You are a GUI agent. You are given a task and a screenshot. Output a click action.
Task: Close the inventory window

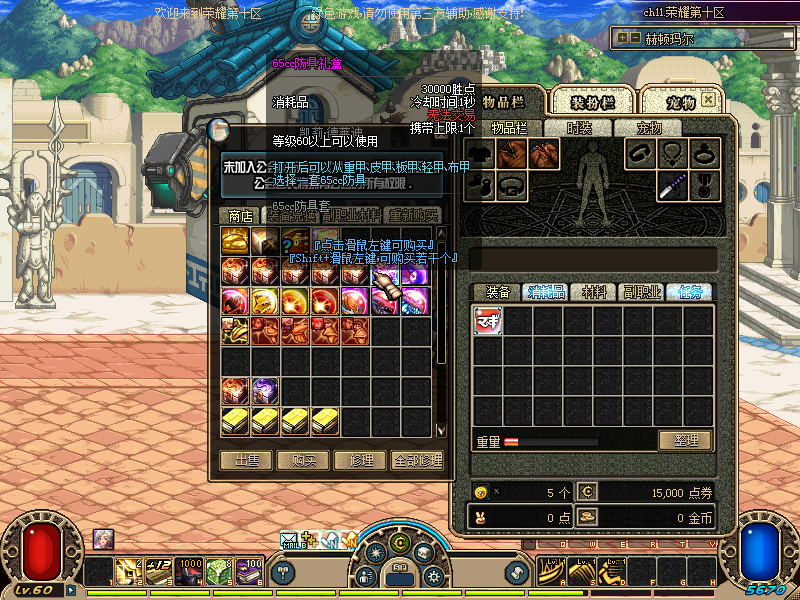[x=708, y=100]
